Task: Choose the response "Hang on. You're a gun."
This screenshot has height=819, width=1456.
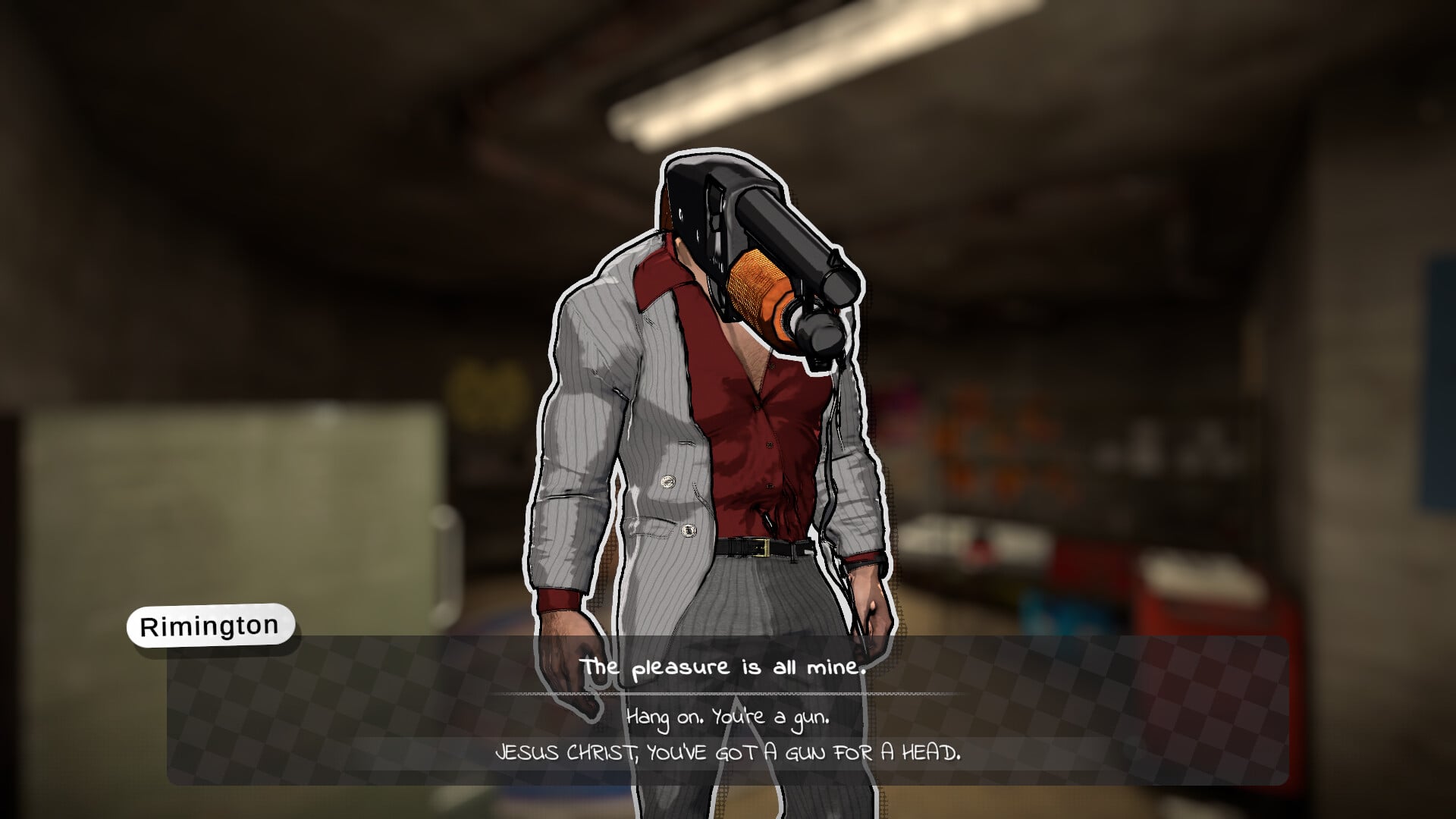Action: 728,717
